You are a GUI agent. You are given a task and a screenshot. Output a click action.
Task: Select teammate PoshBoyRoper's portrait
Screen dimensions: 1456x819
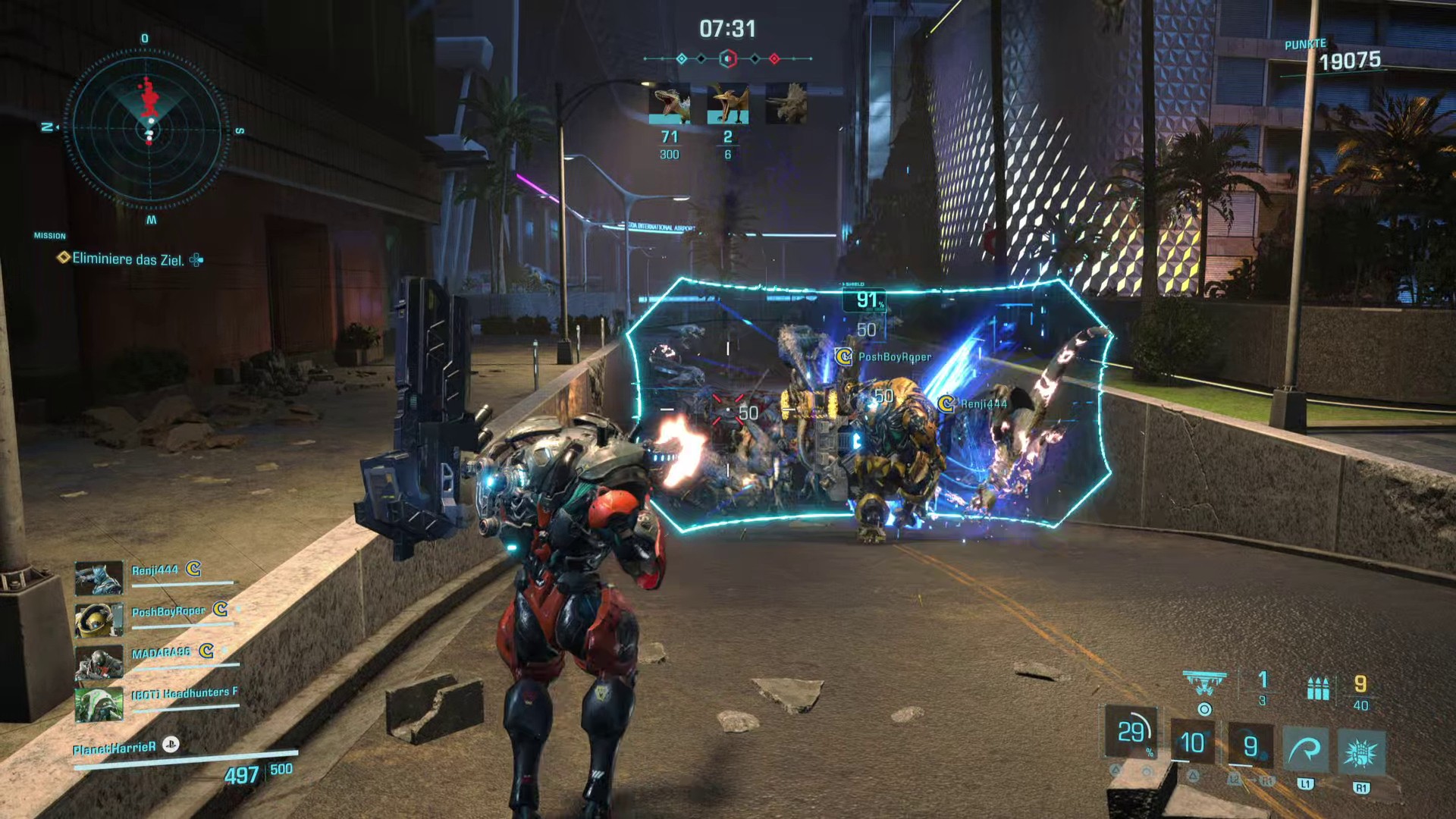click(99, 620)
